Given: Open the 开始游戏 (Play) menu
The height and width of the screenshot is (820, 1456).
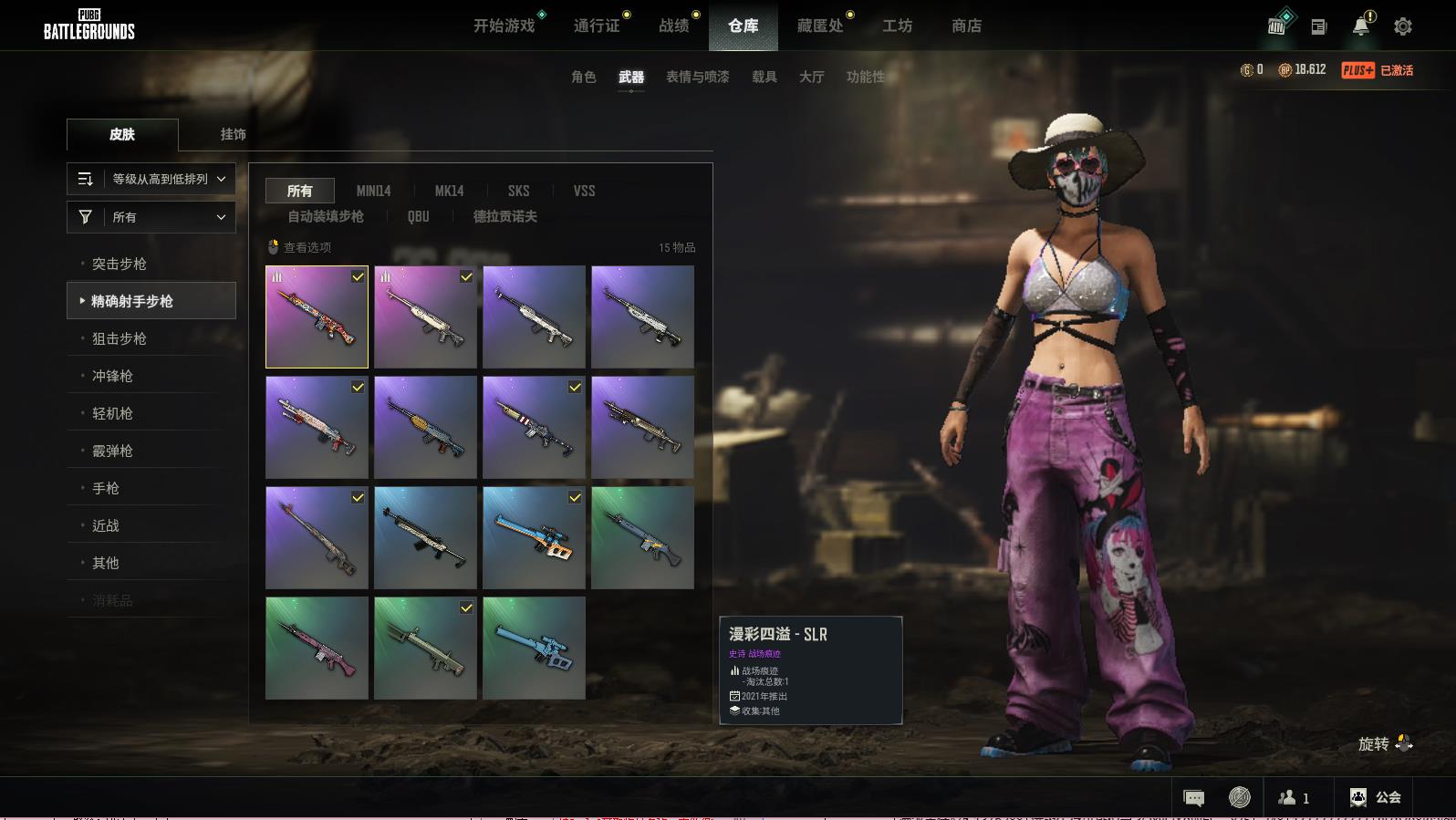Looking at the screenshot, I should pyautogui.click(x=504, y=26).
